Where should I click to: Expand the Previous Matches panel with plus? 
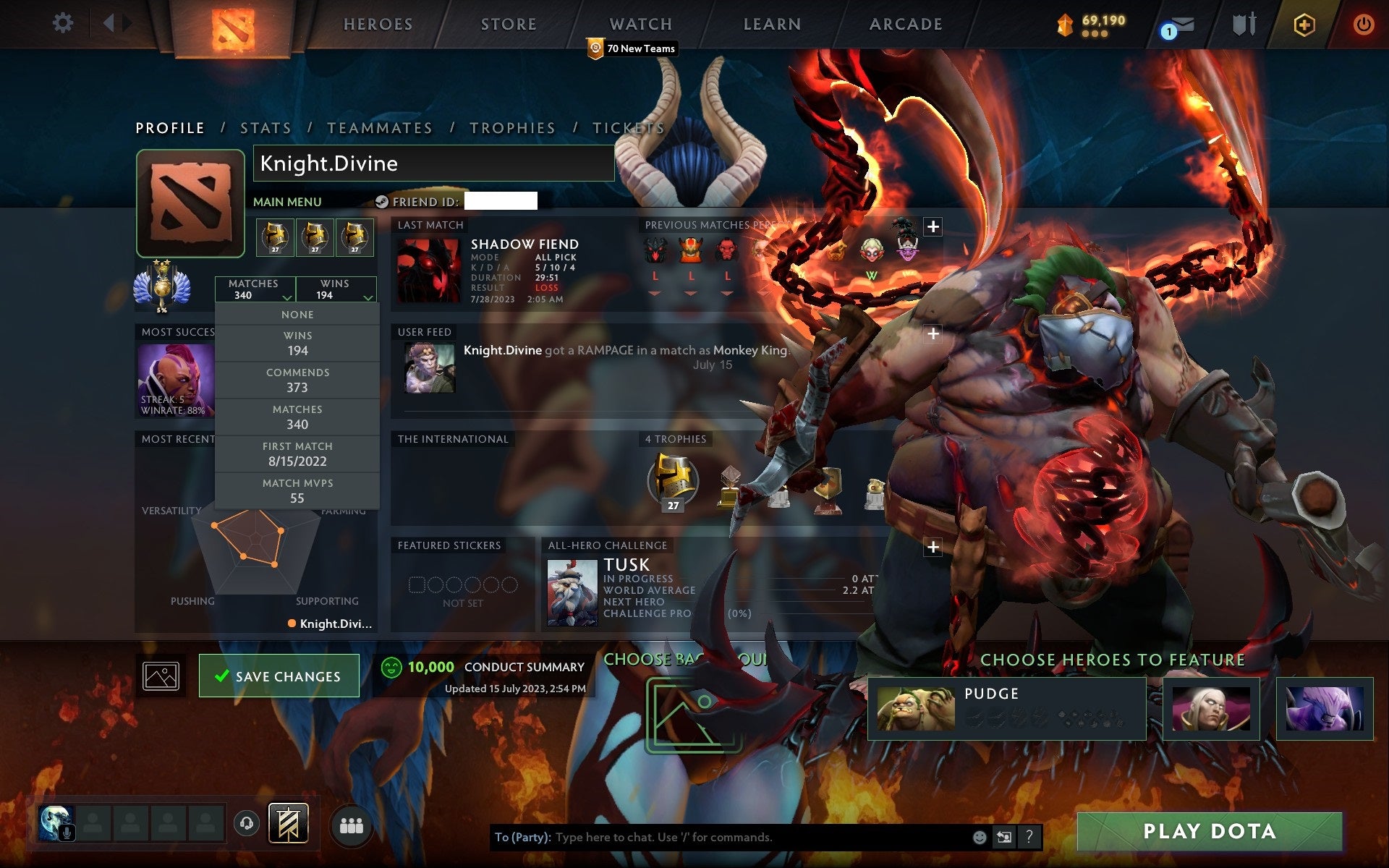[x=933, y=226]
